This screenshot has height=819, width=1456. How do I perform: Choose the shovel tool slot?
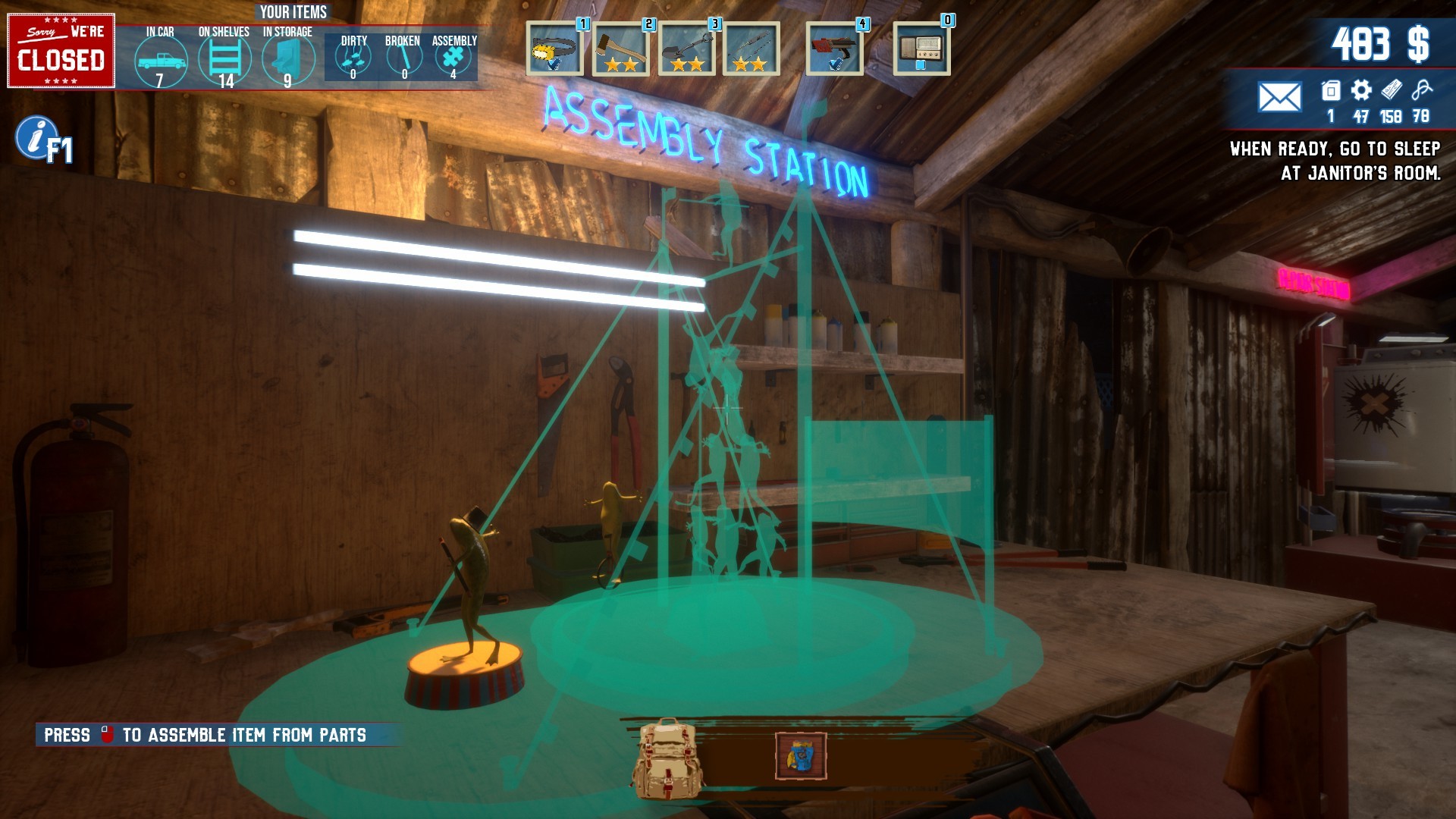686,50
